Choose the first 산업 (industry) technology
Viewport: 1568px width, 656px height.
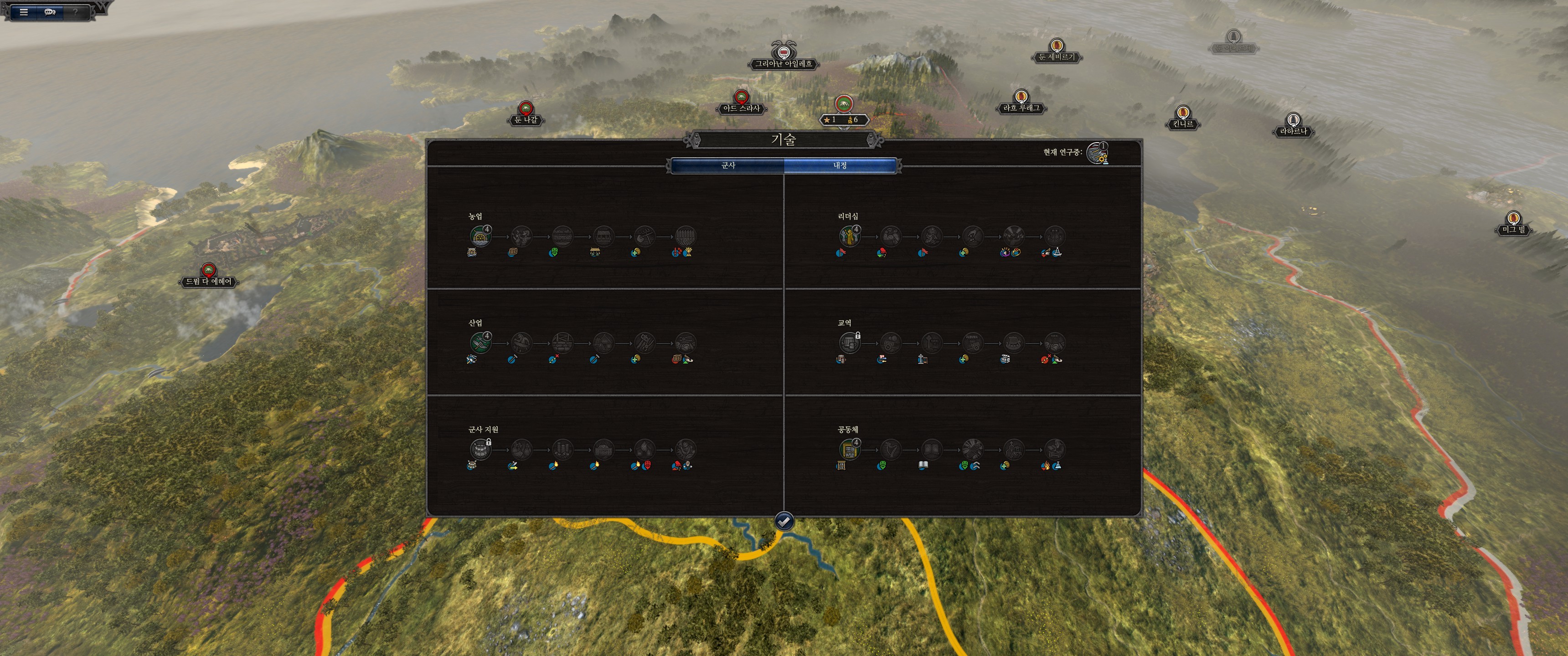point(480,343)
